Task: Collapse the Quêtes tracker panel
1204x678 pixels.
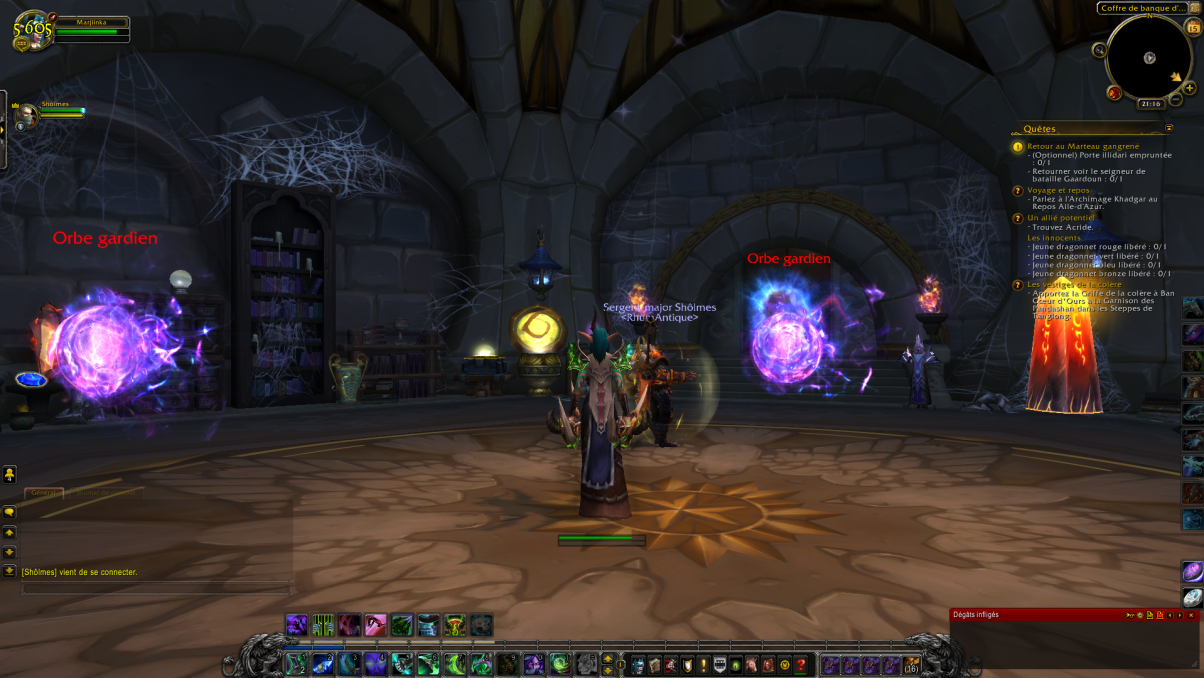Action: click(1169, 128)
